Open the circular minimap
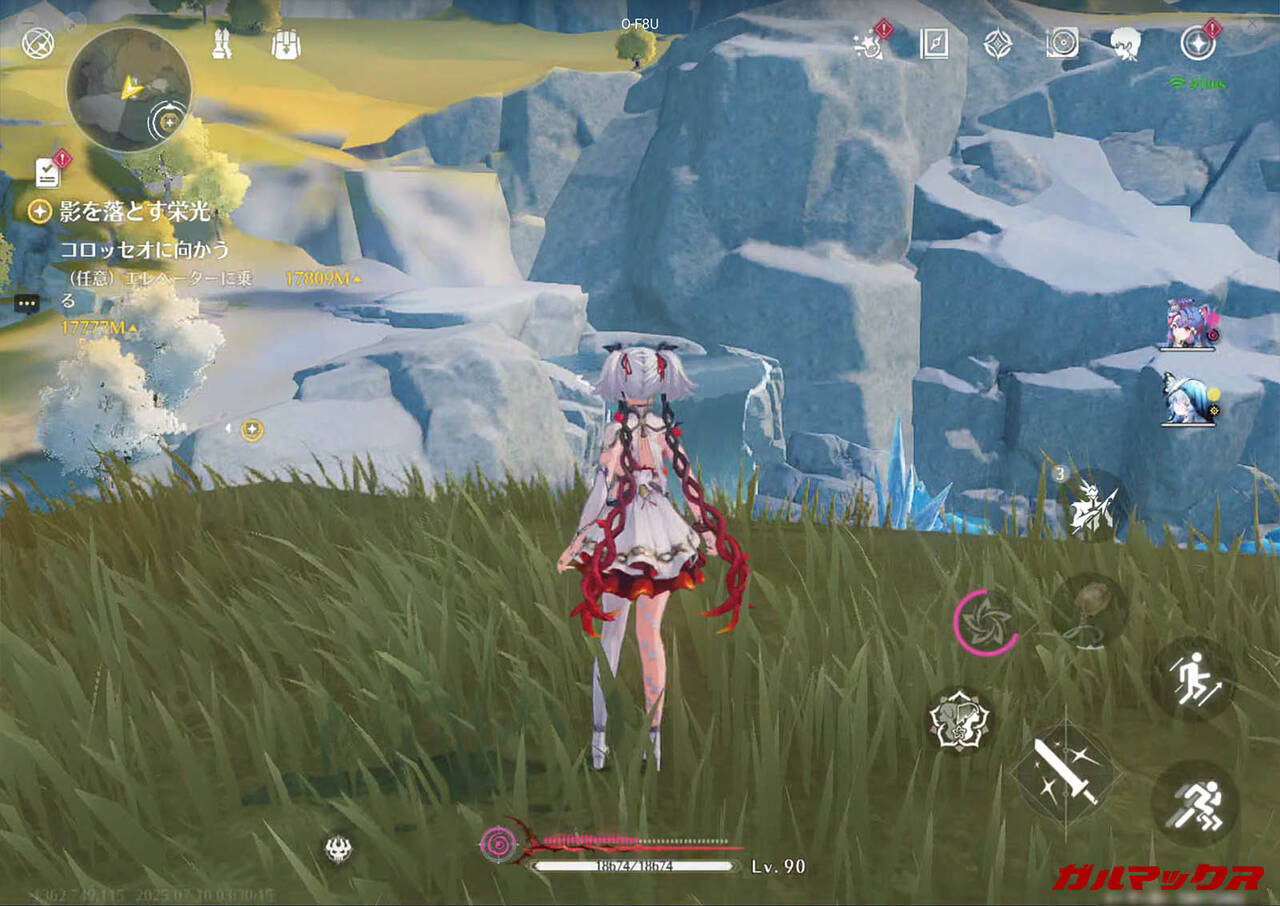The width and height of the screenshot is (1280, 906). (128, 89)
